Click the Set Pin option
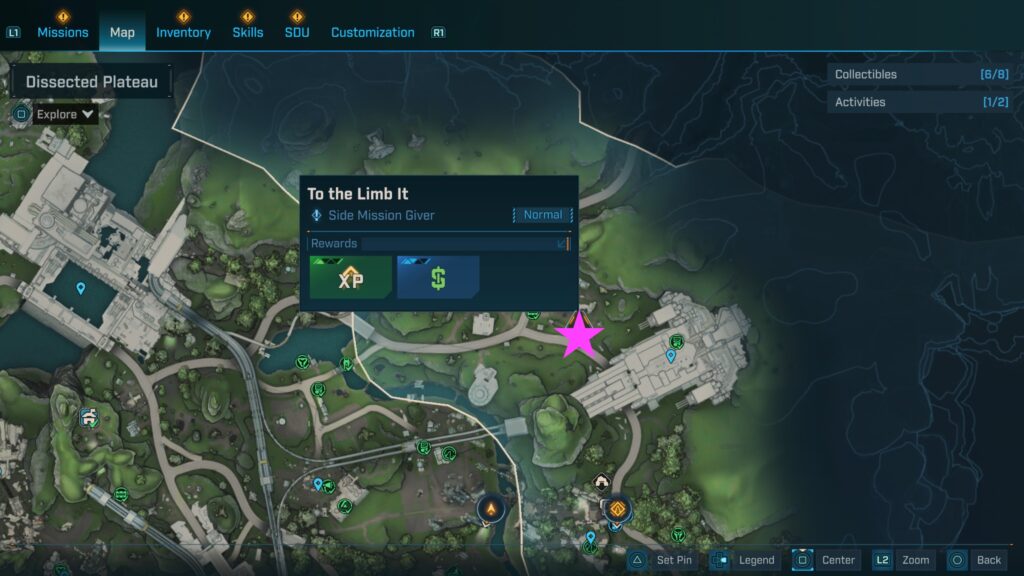 tap(663, 560)
